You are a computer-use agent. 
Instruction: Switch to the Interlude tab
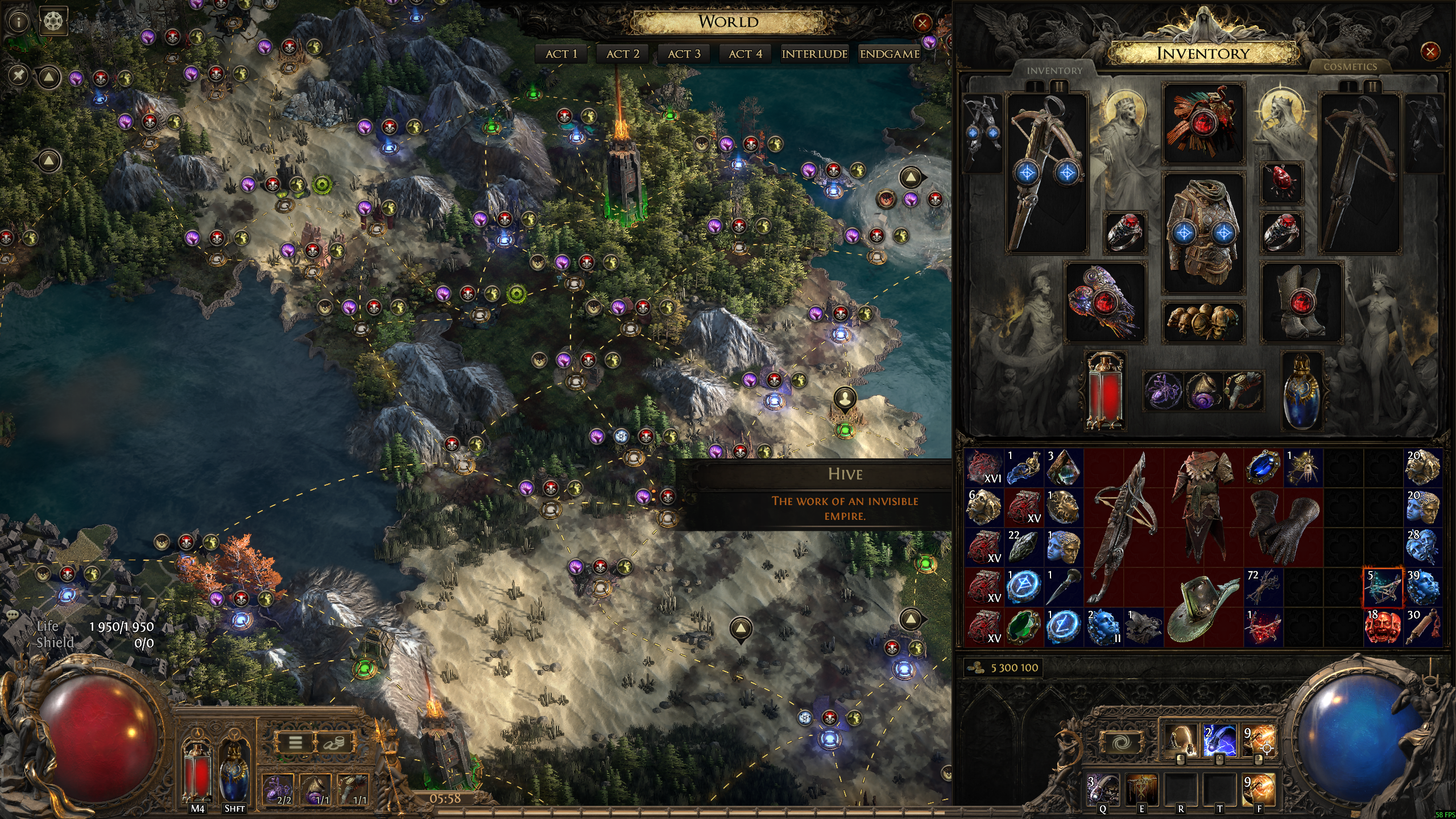pos(814,54)
